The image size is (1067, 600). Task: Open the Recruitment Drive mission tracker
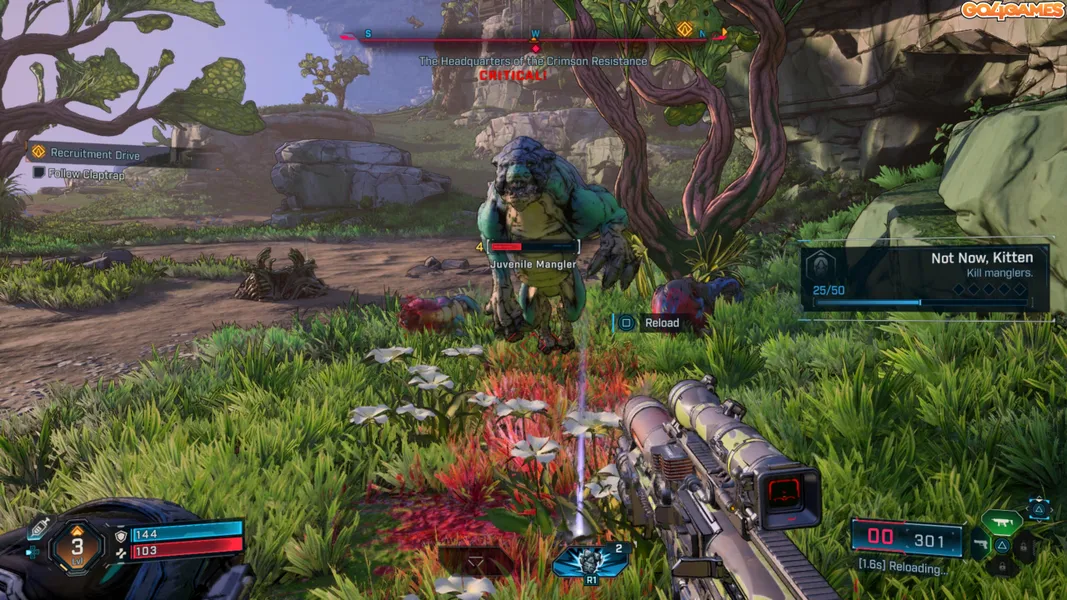[95, 153]
